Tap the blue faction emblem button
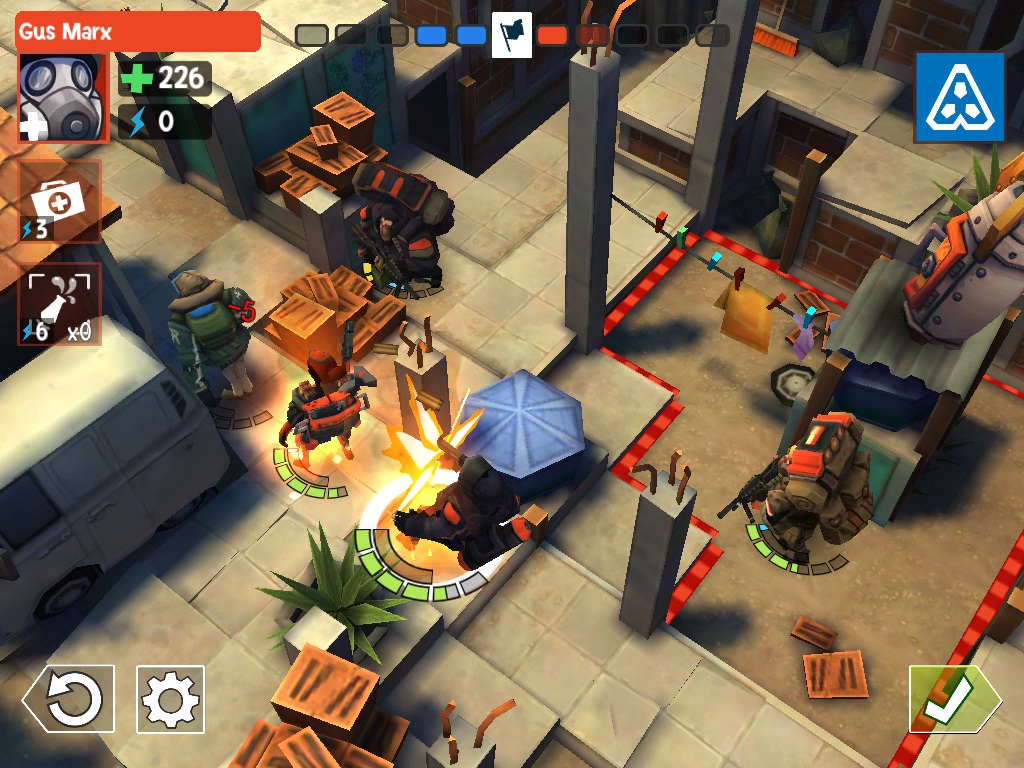Viewport: 1024px width, 768px height. (959, 97)
